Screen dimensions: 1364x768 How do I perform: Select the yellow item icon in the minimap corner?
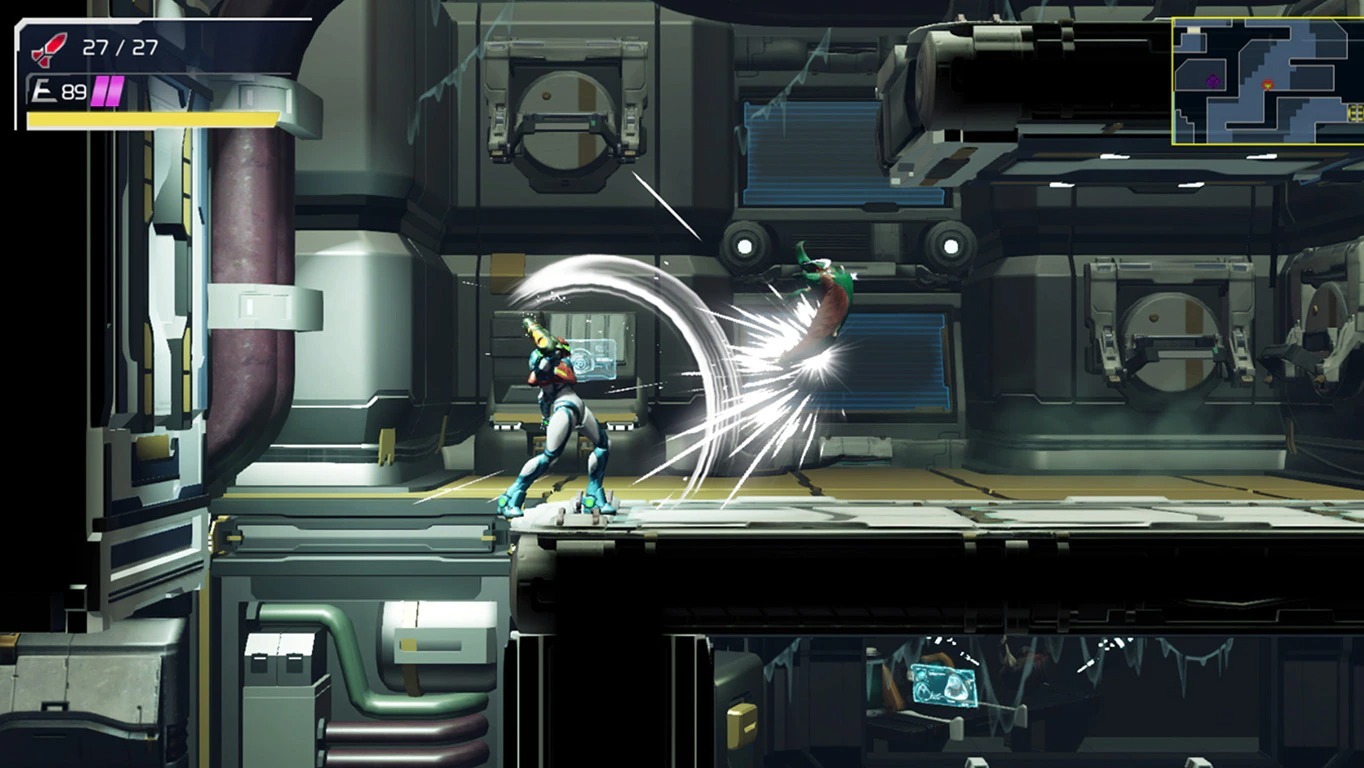1355,112
